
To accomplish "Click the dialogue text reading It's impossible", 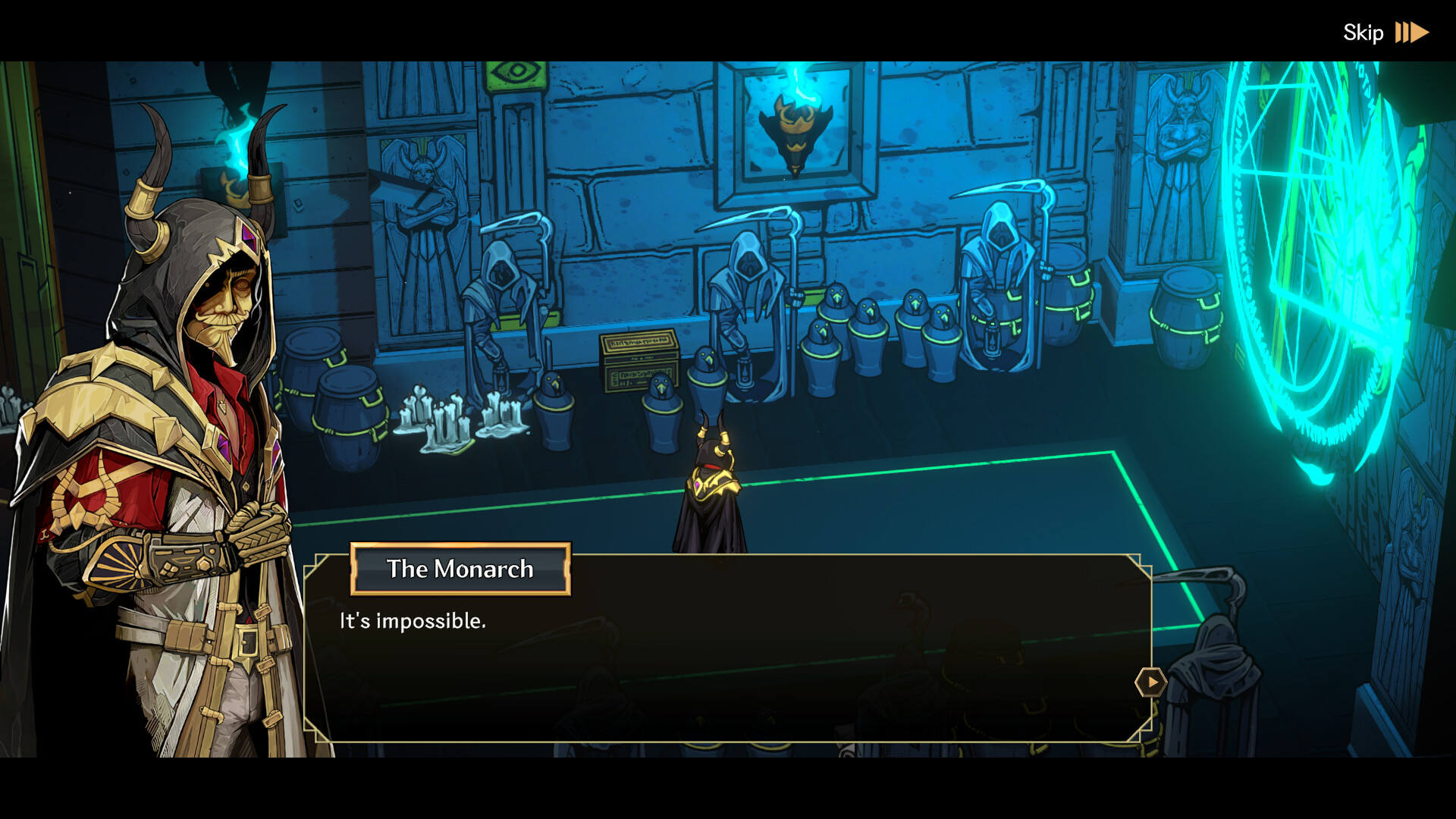I will coord(412,620).
